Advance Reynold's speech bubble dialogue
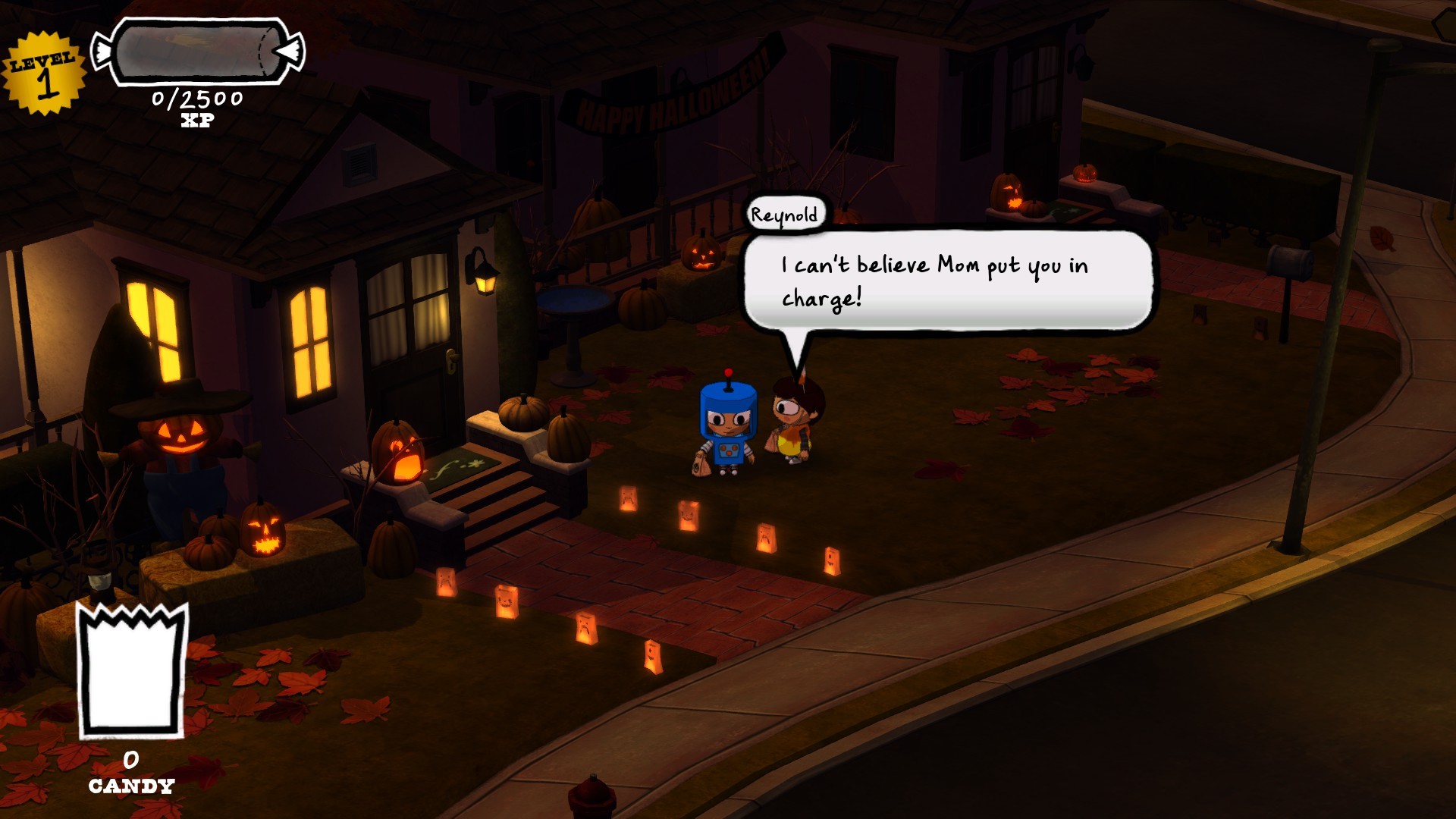 pyautogui.click(x=946, y=281)
